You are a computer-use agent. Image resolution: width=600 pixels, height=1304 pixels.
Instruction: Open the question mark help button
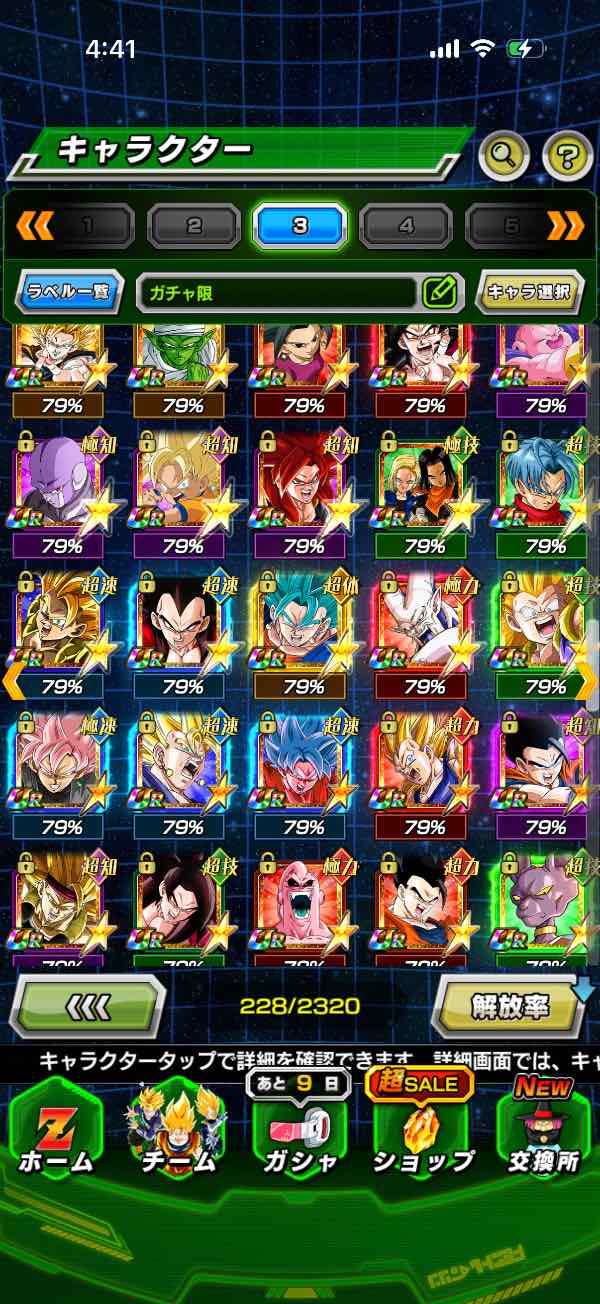tap(567, 154)
